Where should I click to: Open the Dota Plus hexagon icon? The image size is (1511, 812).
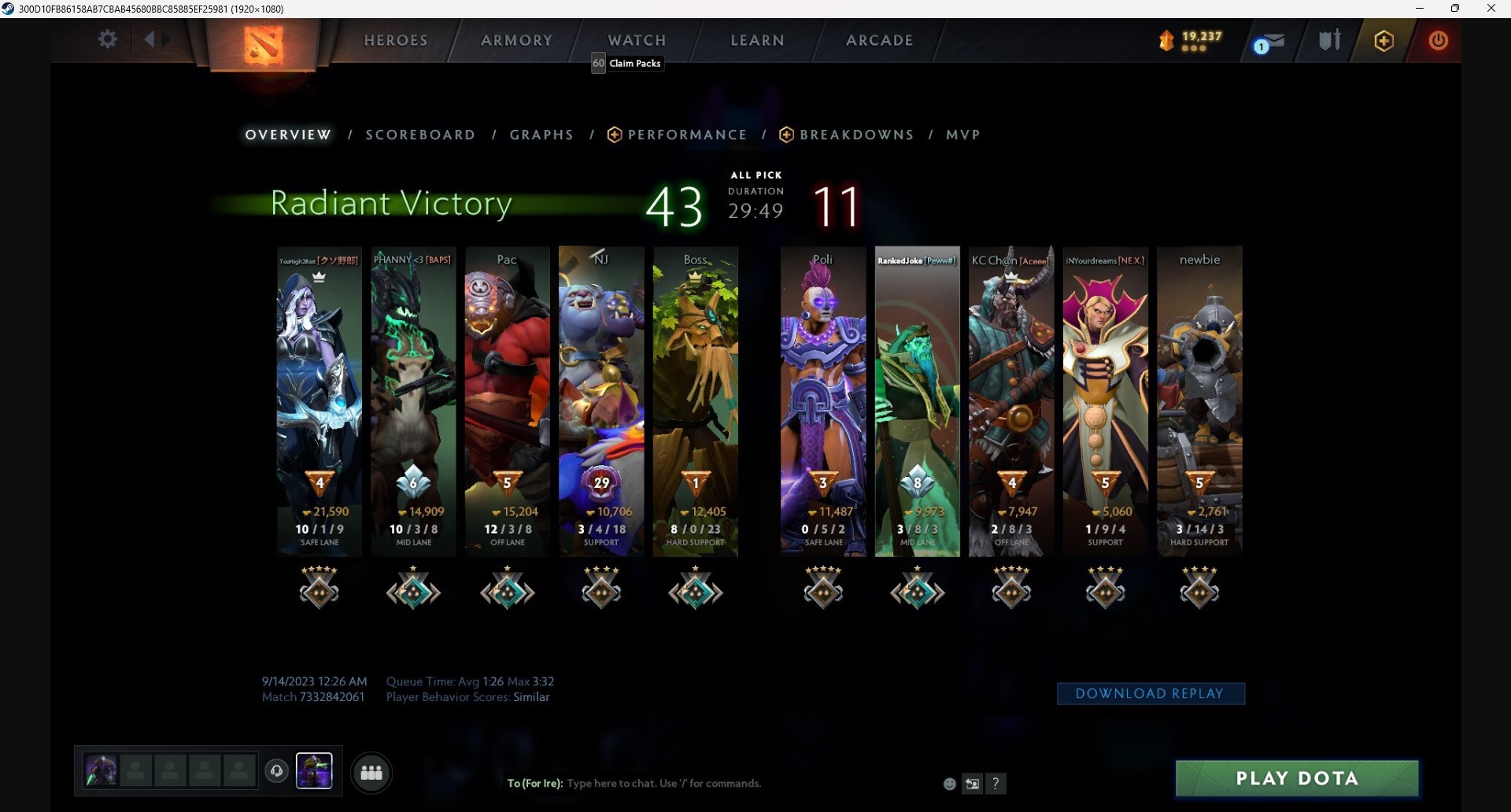tap(1384, 41)
